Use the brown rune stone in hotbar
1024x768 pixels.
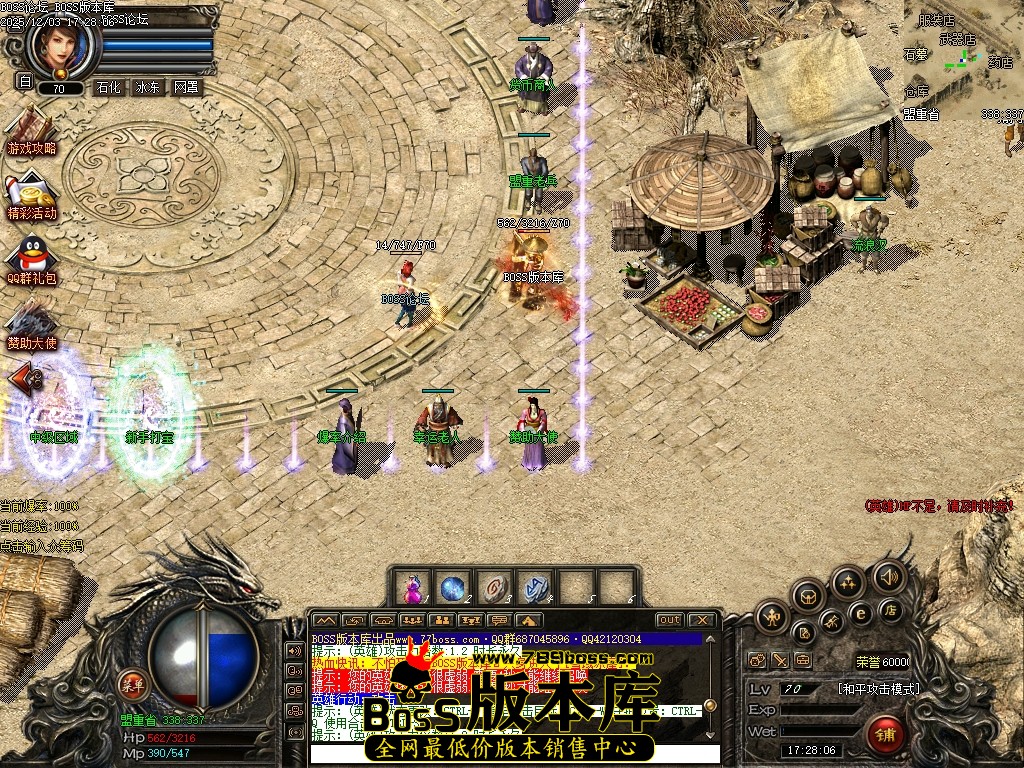coord(491,587)
